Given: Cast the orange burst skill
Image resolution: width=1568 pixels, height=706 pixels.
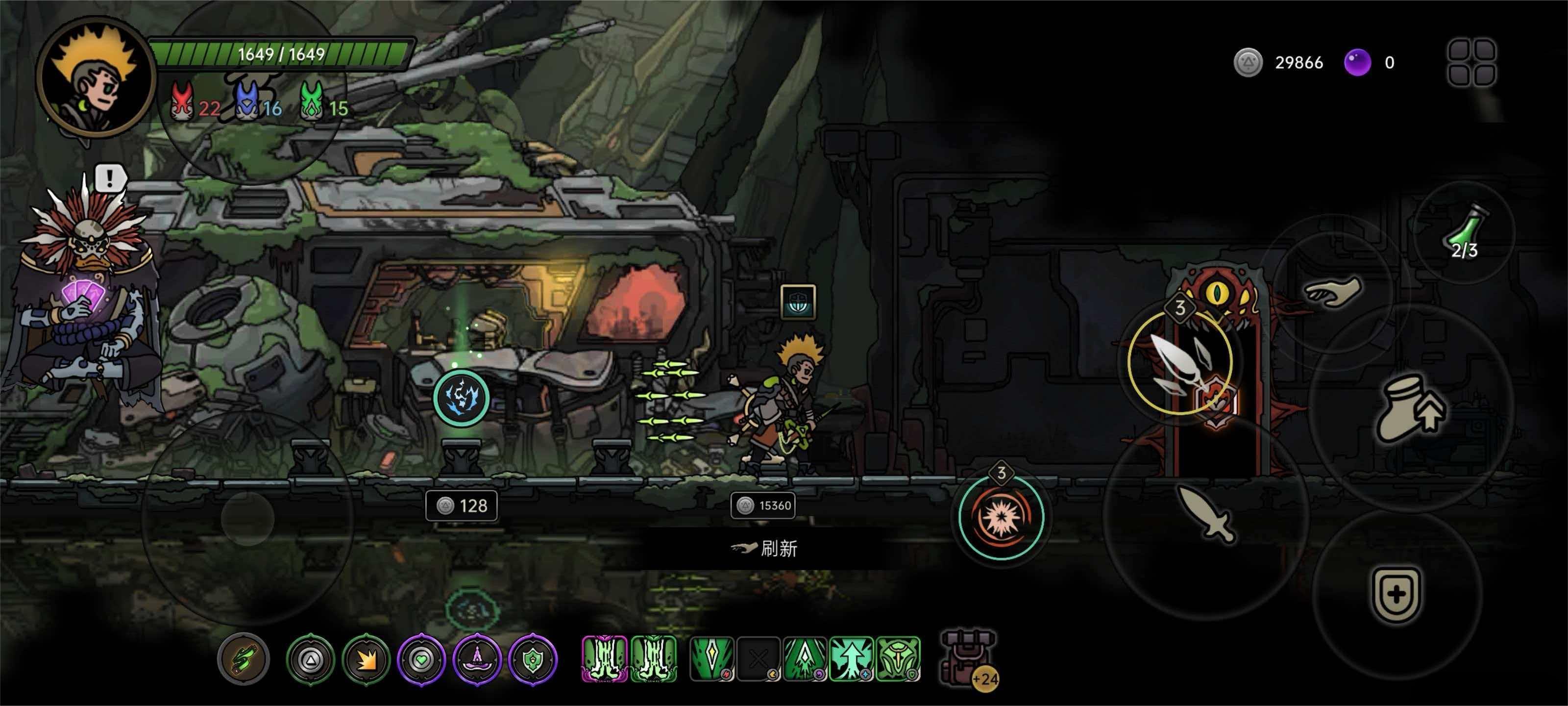Looking at the screenshot, I should pos(1001,517).
